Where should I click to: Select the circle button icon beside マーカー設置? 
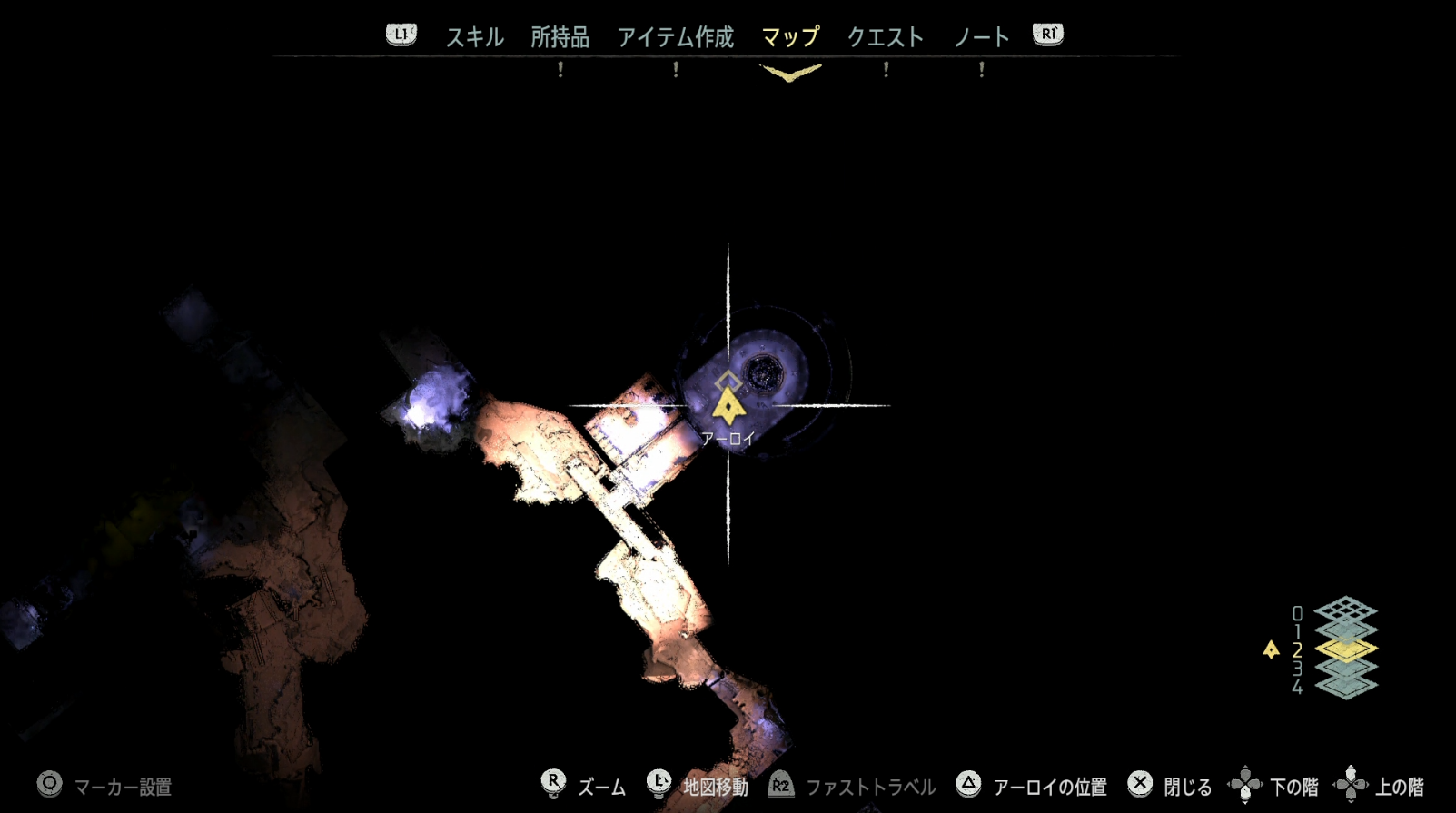pyautogui.click(x=48, y=783)
